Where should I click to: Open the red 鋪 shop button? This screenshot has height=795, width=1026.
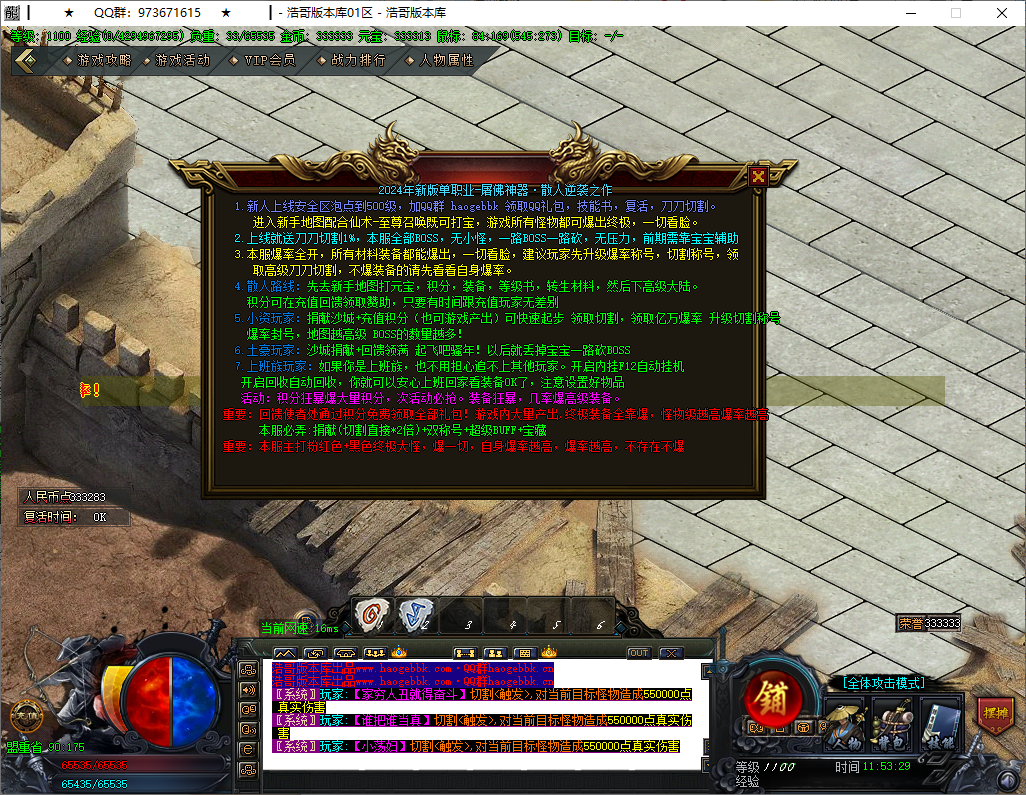coord(773,696)
